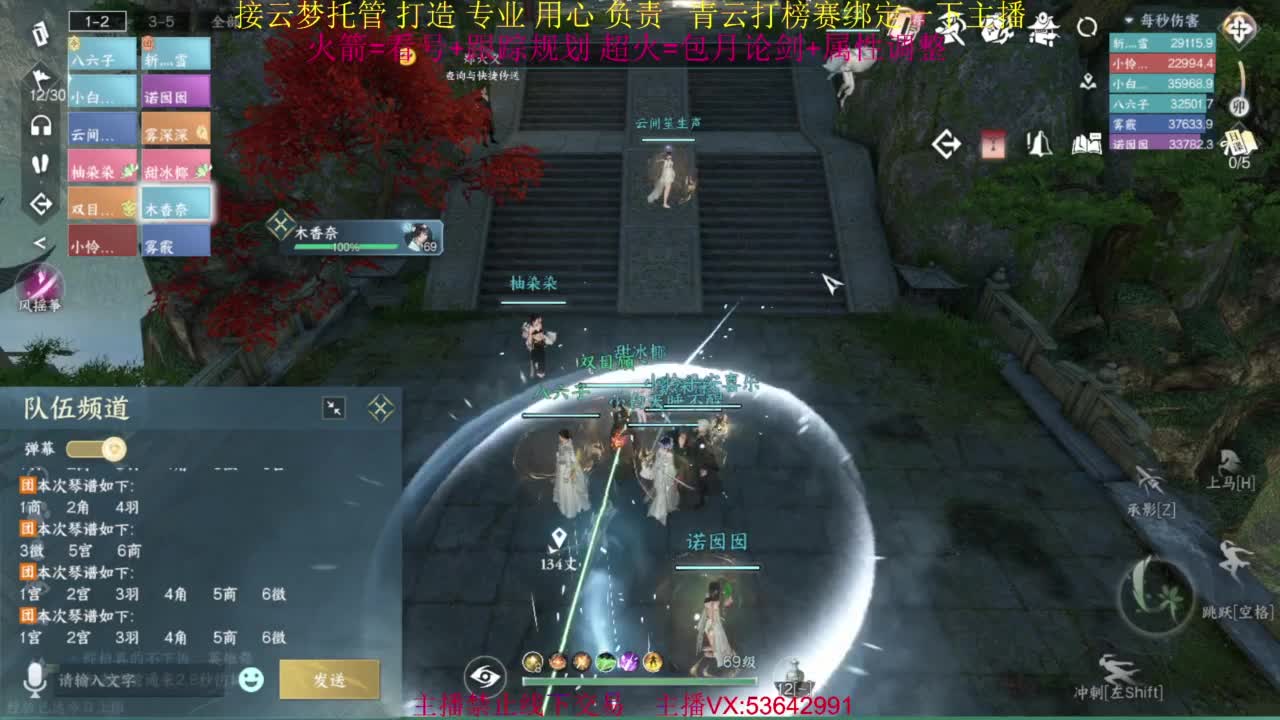Open the book journal icon near the bell
Viewport: 1280px width, 720px height.
tap(1090, 142)
